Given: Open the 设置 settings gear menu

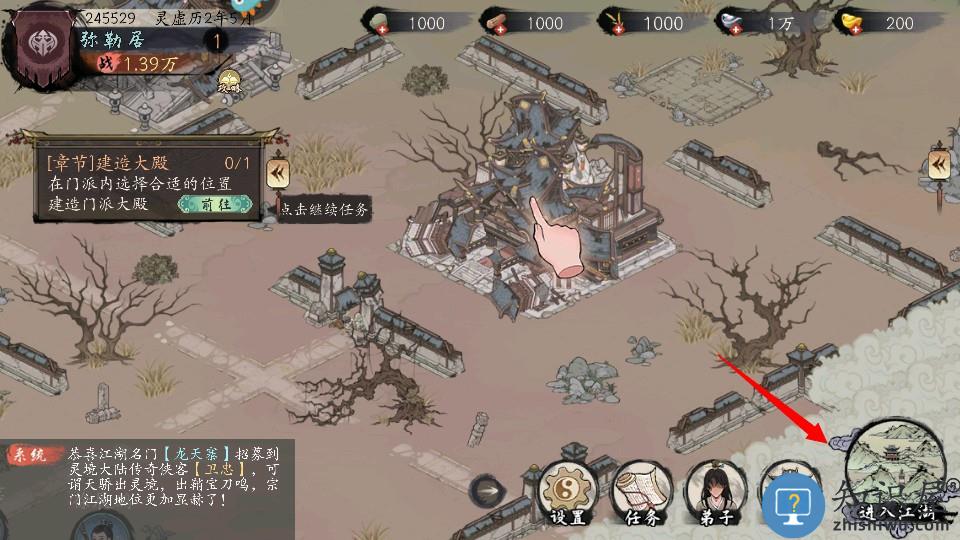Looking at the screenshot, I should [566, 491].
